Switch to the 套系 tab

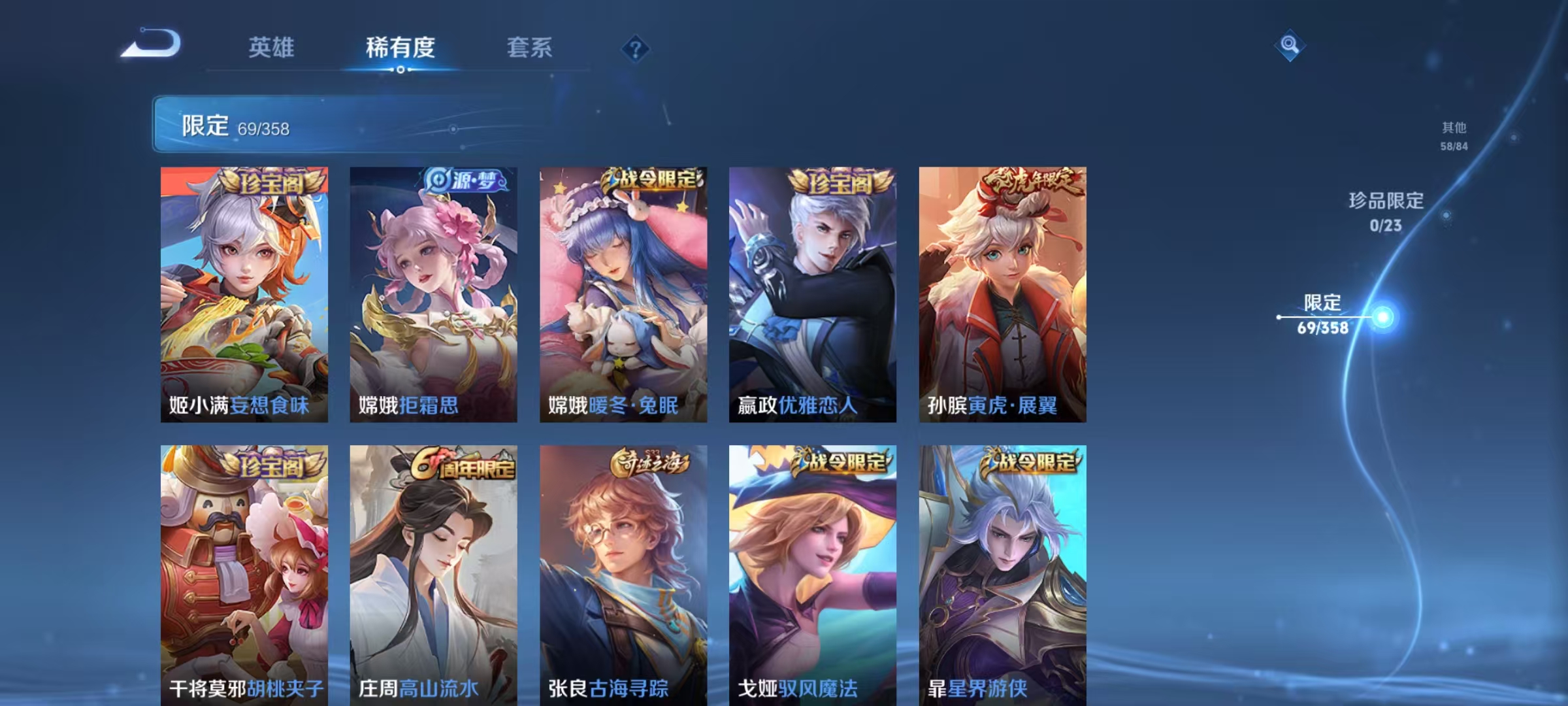pyautogui.click(x=530, y=47)
